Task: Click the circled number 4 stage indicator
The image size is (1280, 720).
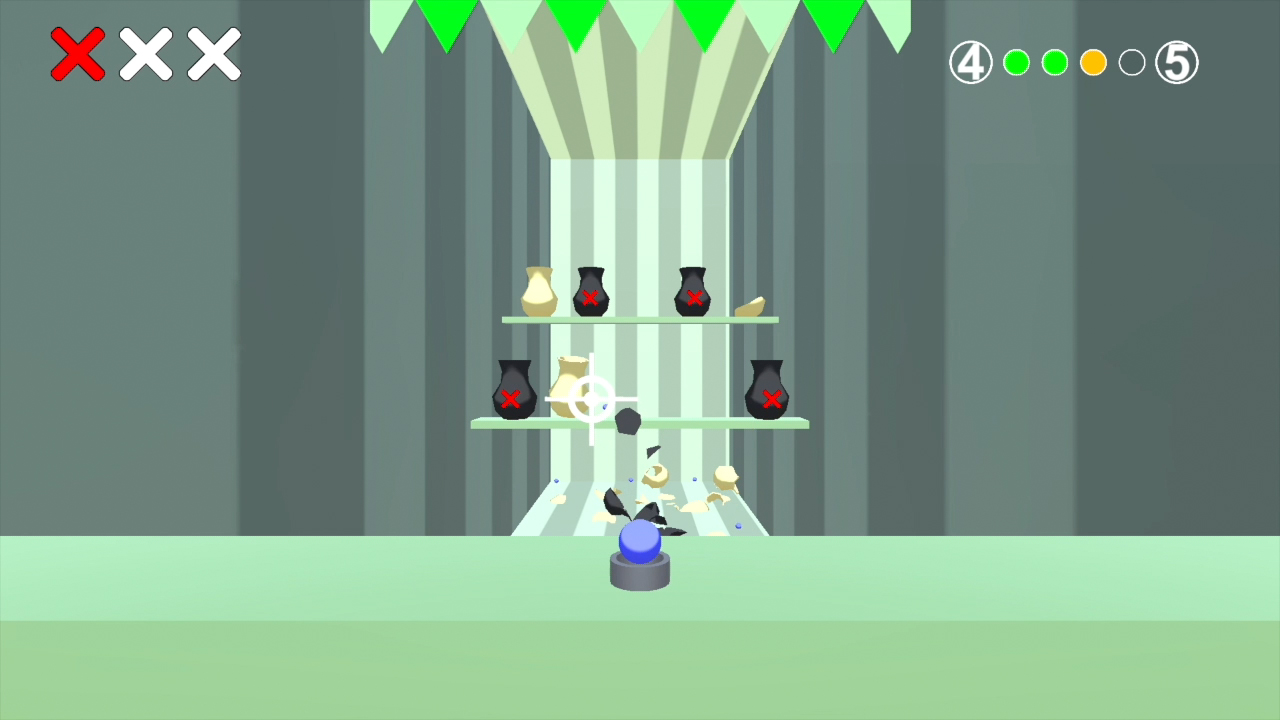Action: 970,62
